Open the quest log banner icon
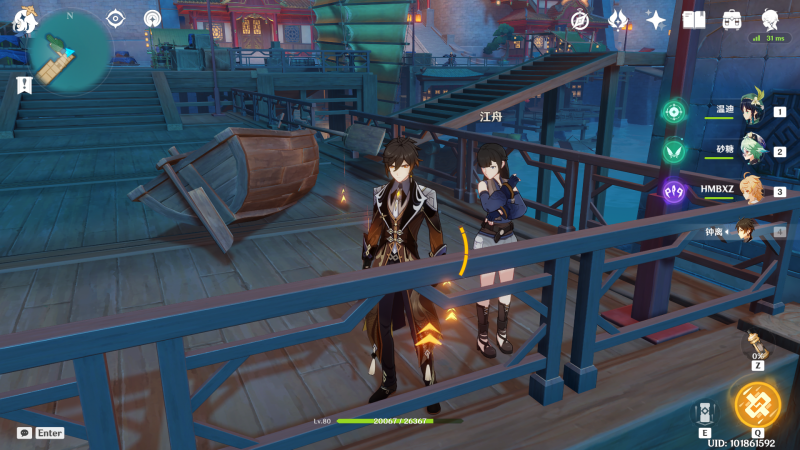800x450 pixels. [x=22, y=86]
